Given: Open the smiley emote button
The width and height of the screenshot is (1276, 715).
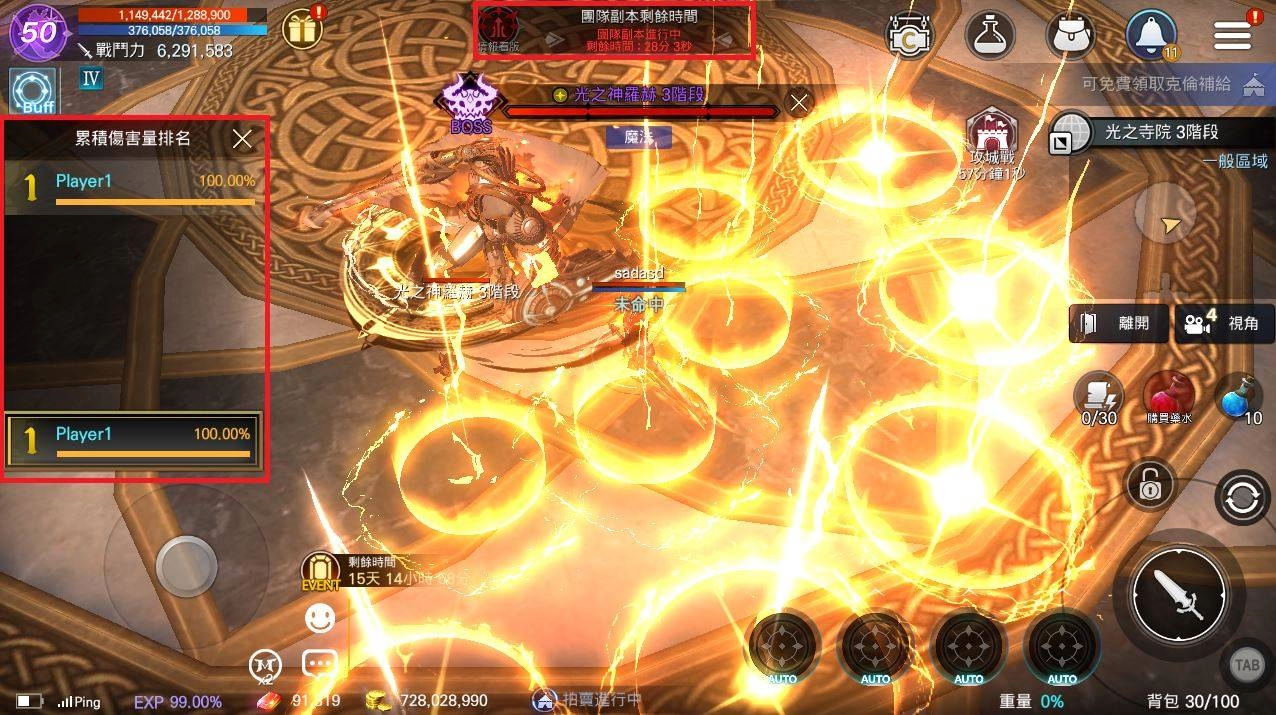Looking at the screenshot, I should coord(320,619).
